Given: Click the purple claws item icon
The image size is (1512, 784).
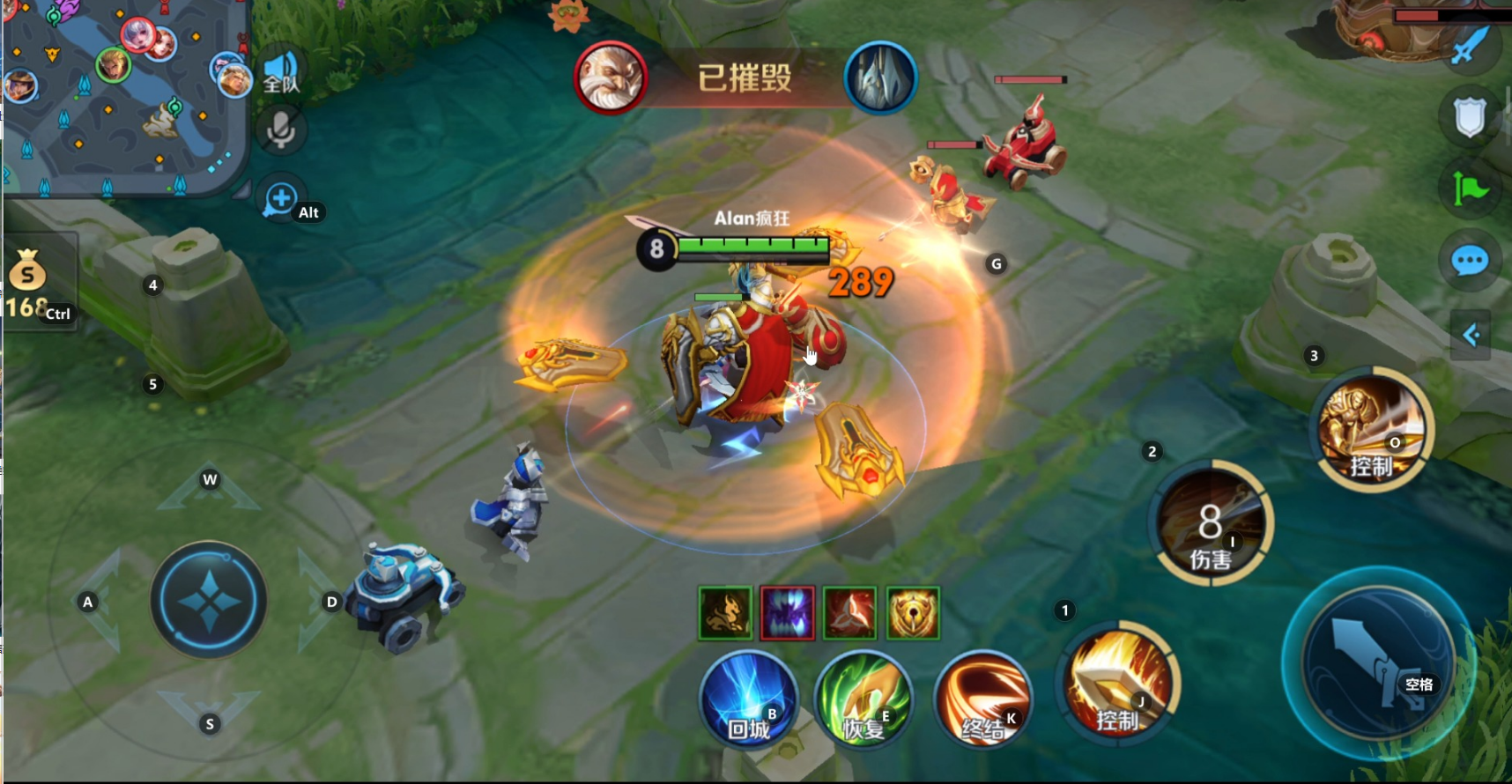Looking at the screenshot, I should (787, 613).
